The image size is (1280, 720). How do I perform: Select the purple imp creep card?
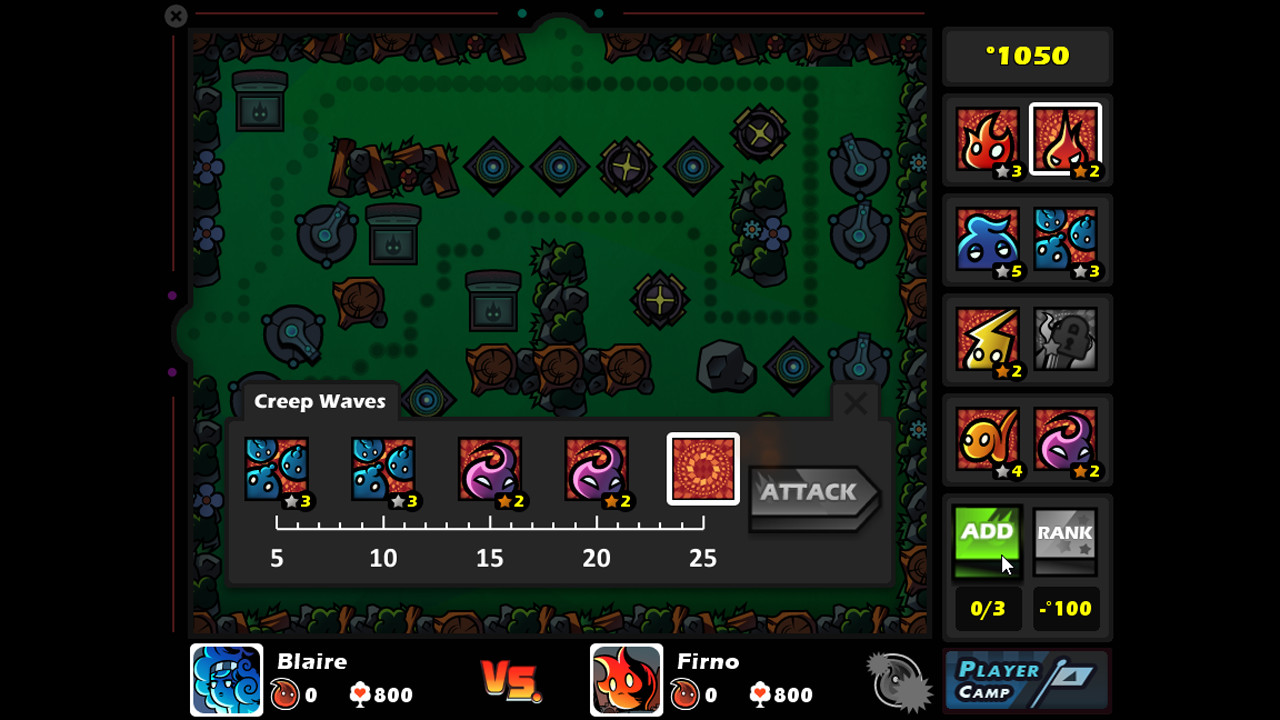tap(1065, 440)
